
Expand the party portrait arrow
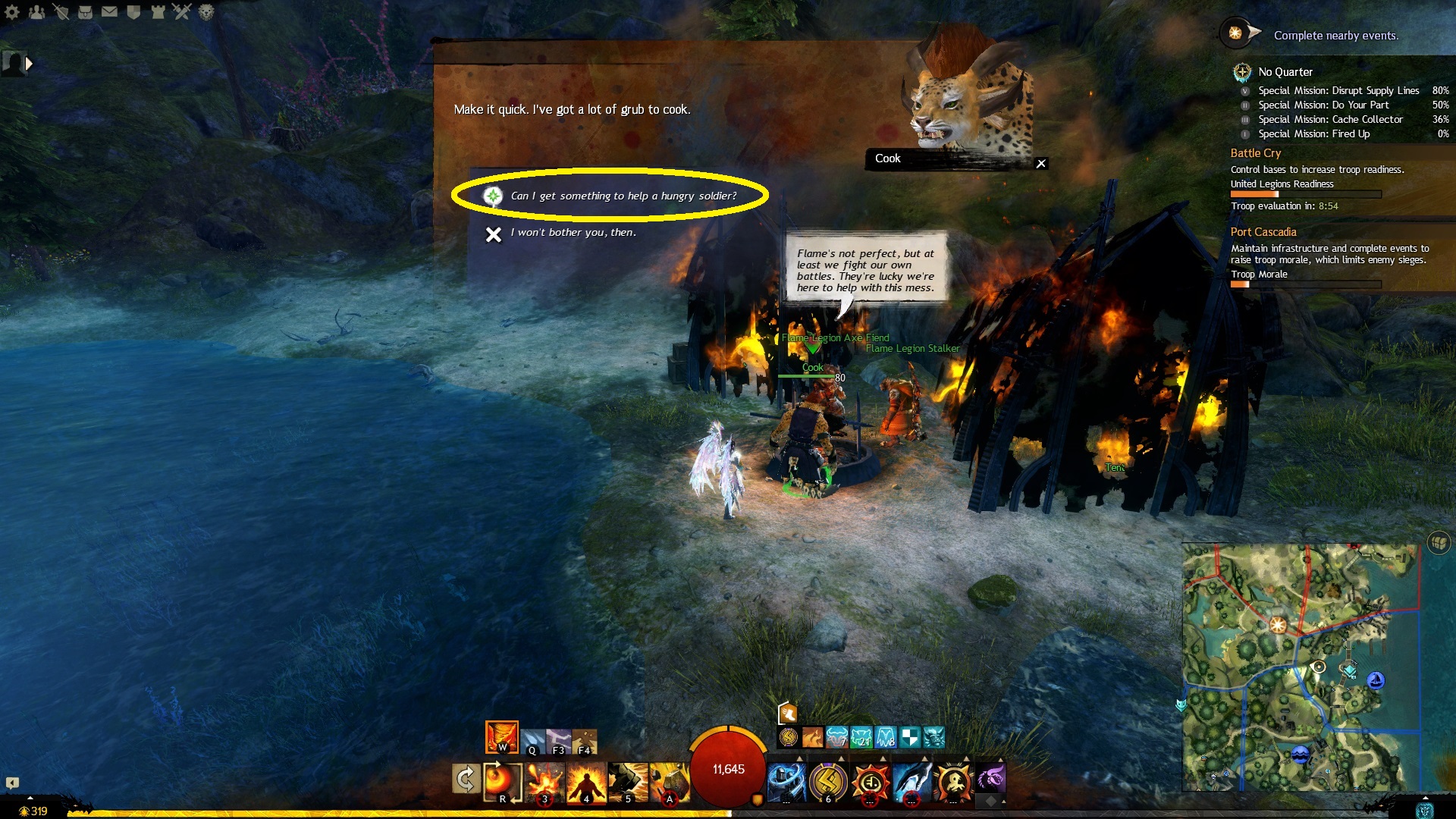point(29,64)
